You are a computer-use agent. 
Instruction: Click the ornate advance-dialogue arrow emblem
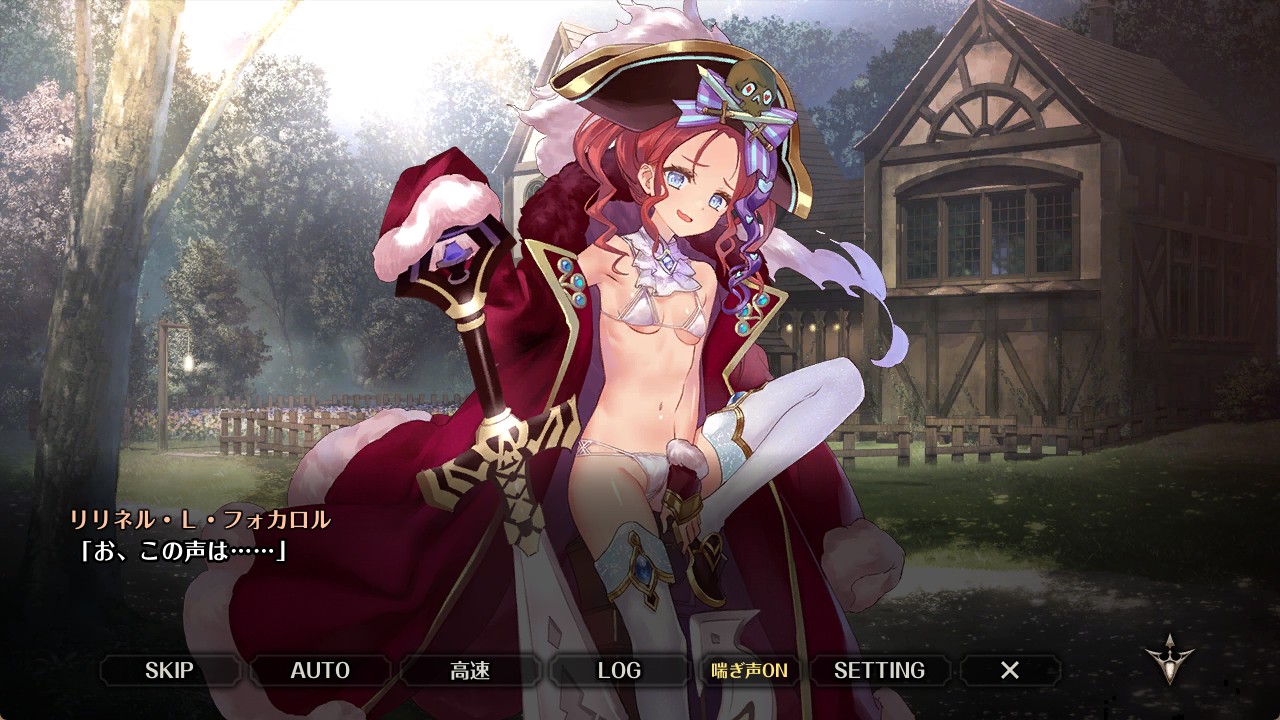(1168, 658)
